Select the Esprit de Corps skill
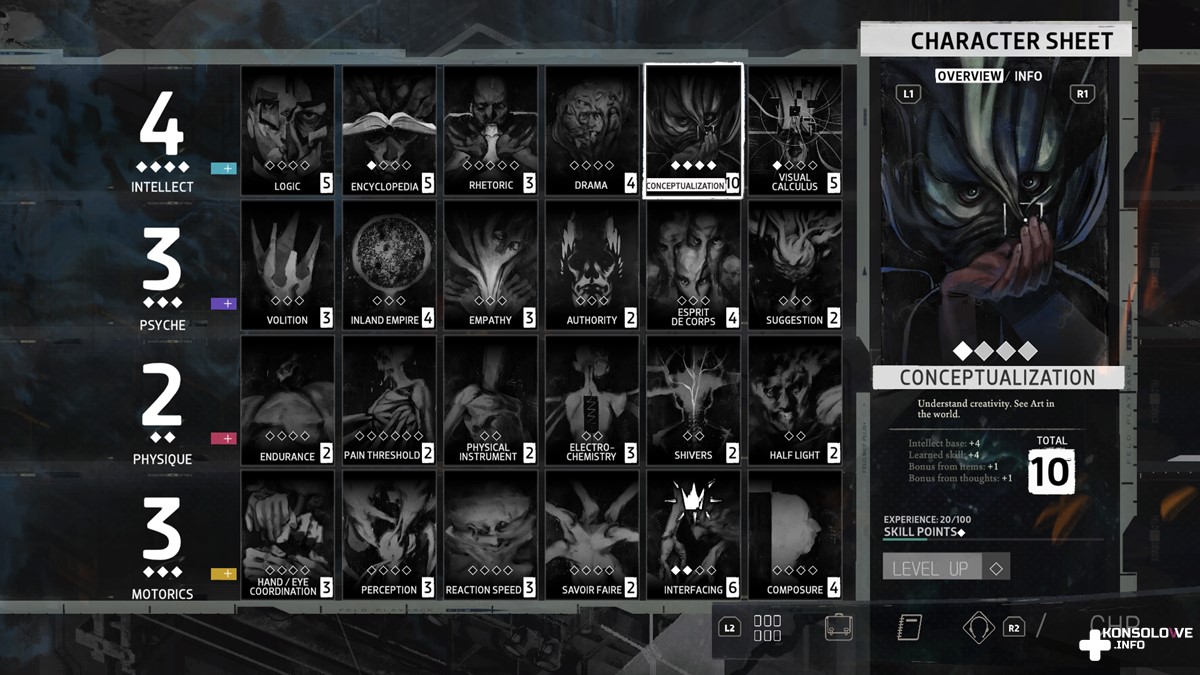This screenshot has height=675, width=1200. coord(693,265)
